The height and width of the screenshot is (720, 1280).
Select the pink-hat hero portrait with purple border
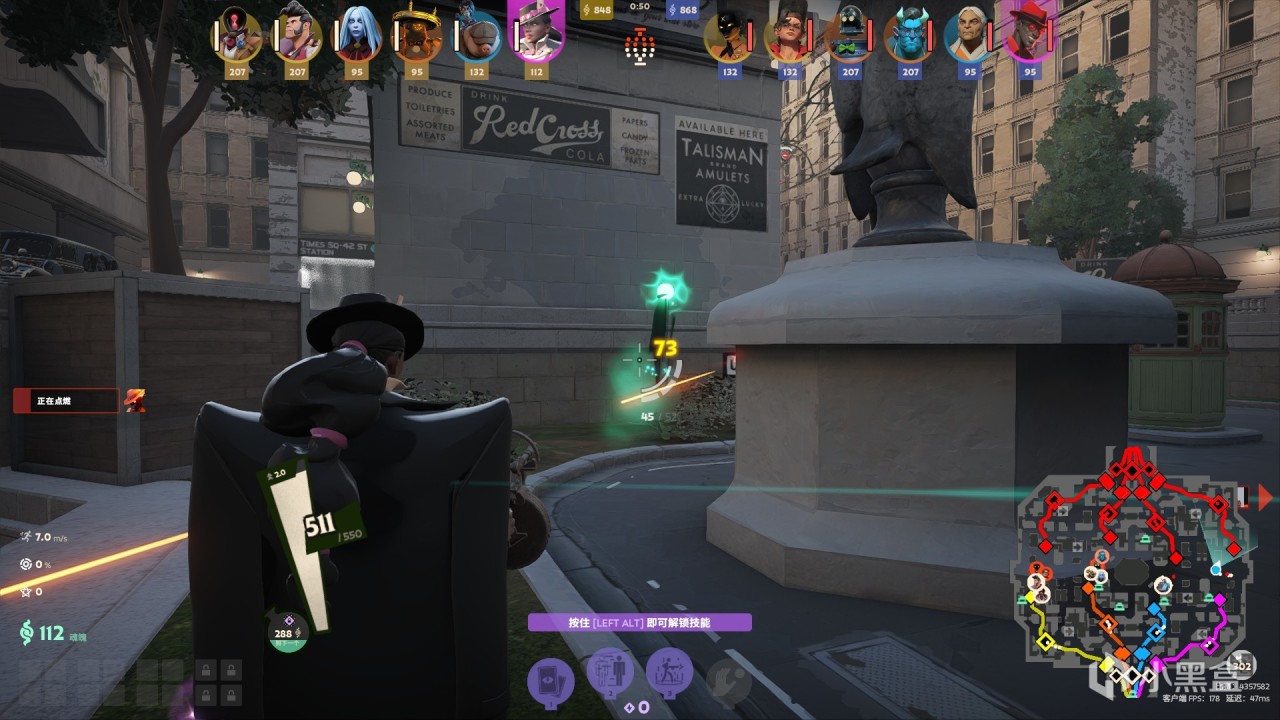[x=536, y=32]
